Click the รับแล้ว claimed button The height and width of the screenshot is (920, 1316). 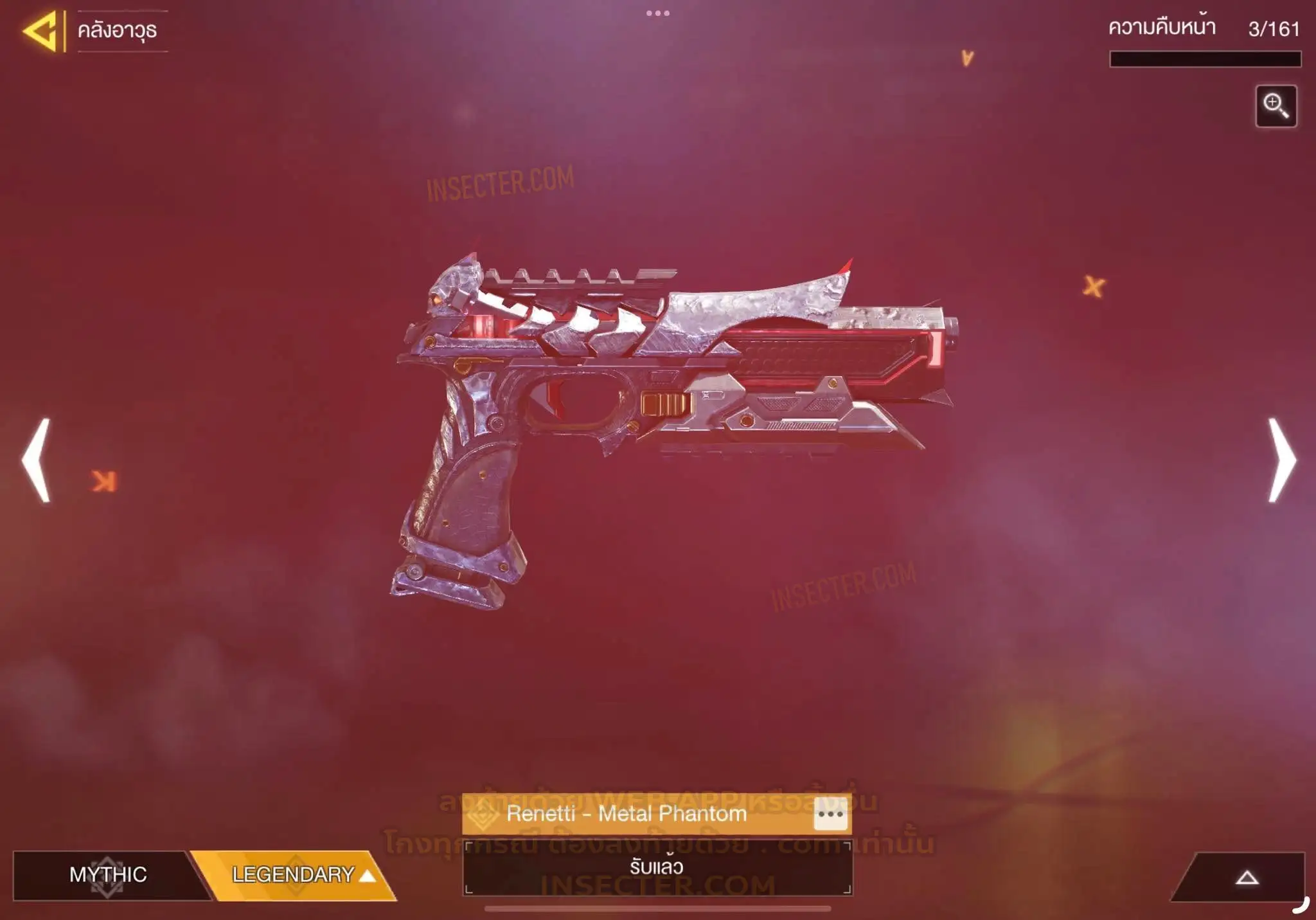(x=657, y=867)
